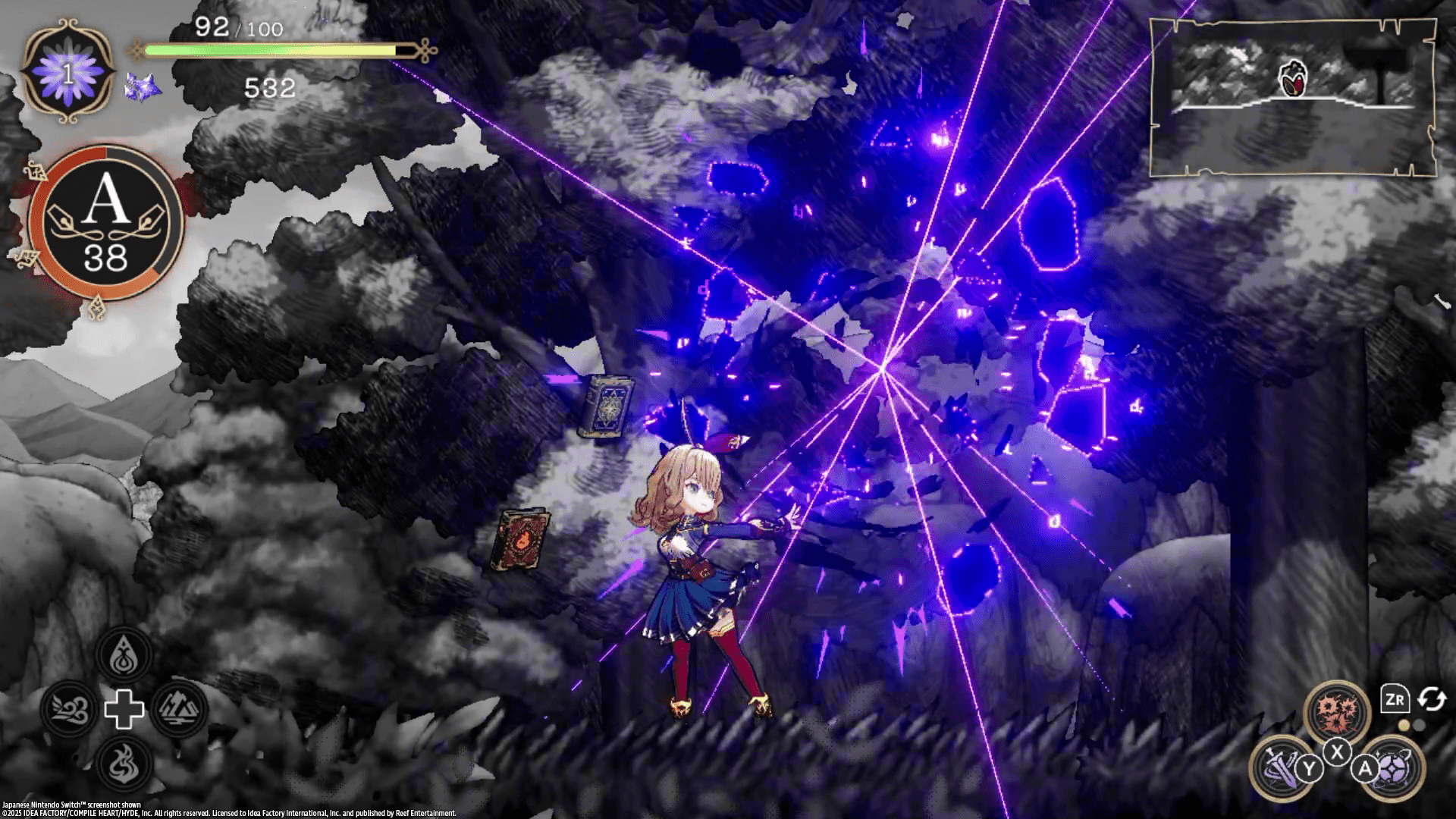Activate the skill-set swap arrows icon
The image size is (1456, 819).
coord(1431,699)
